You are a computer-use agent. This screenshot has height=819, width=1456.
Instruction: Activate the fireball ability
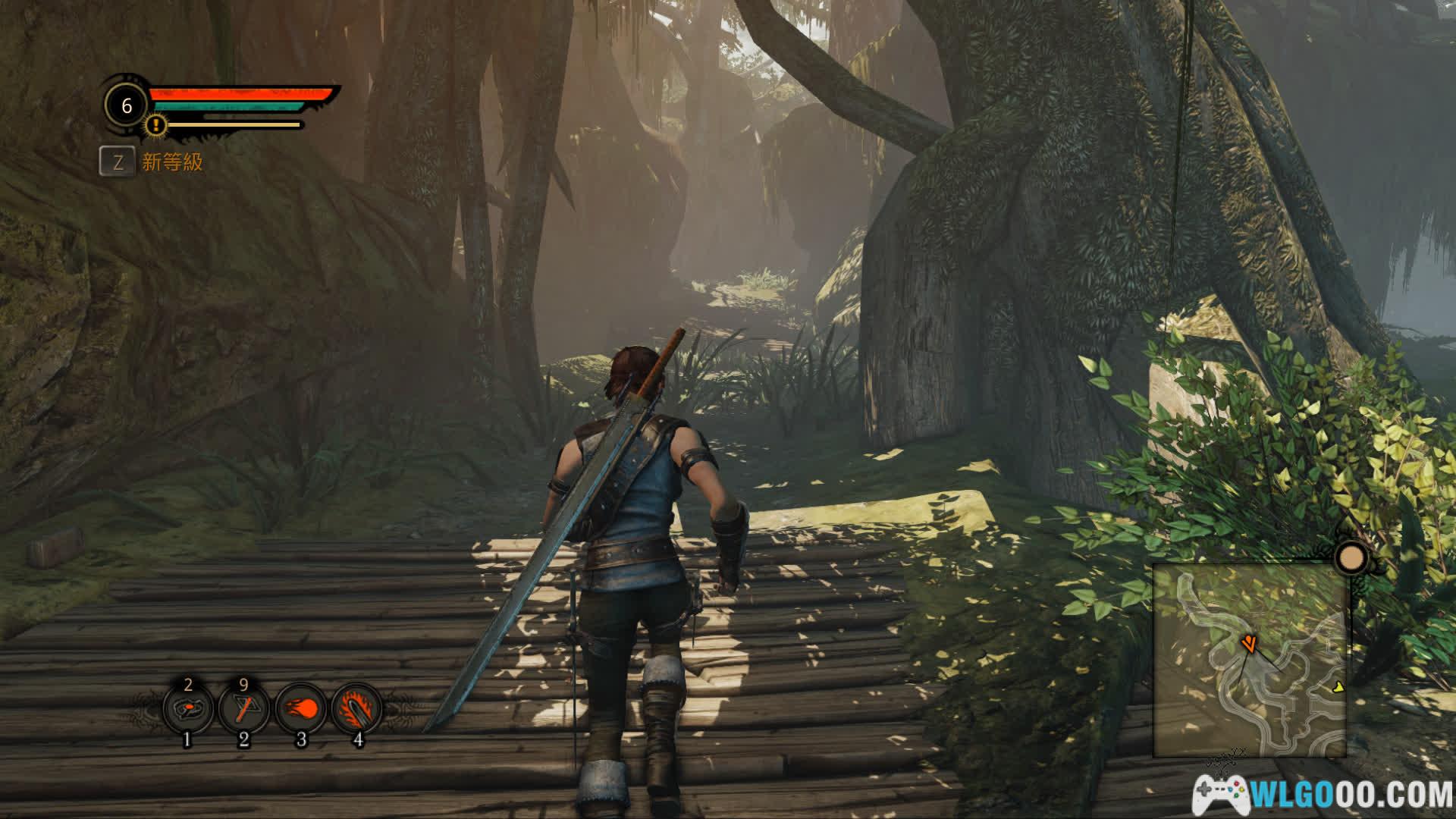click(301, 710)
